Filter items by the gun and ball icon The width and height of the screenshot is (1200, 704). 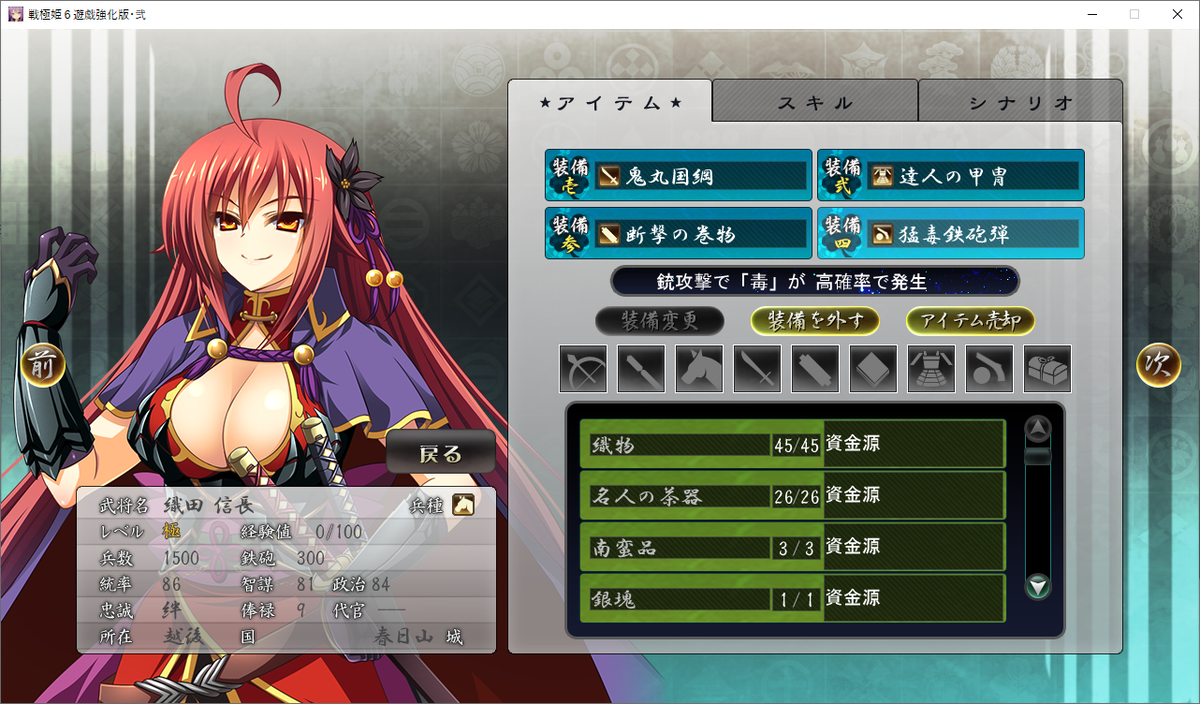coord(988,369)
